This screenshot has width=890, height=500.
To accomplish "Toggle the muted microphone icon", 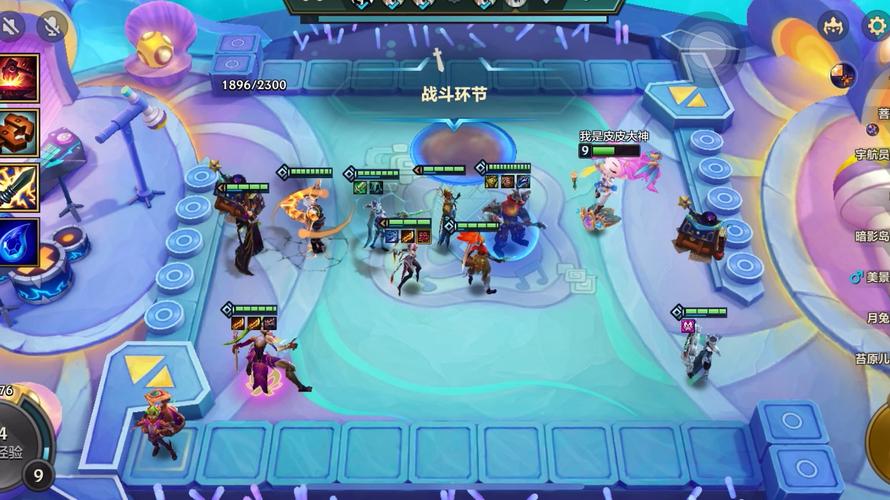I will pyautogui.click(x=52, y=26).
